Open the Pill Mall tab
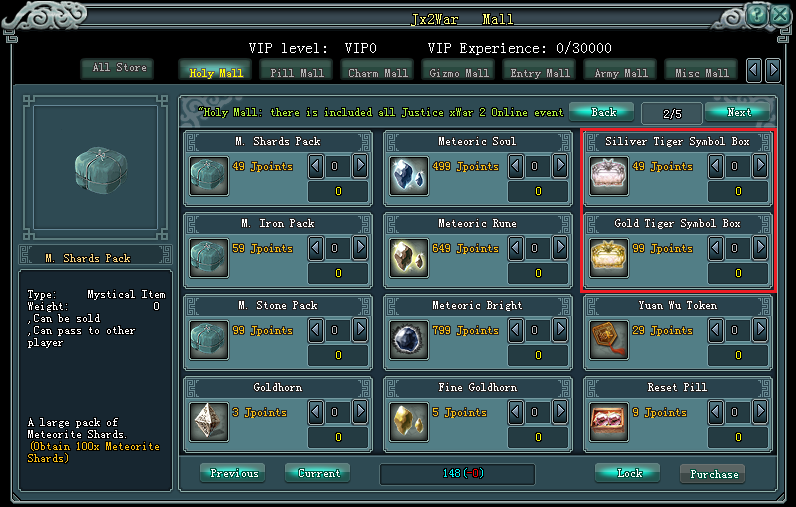 pos(297,72)
